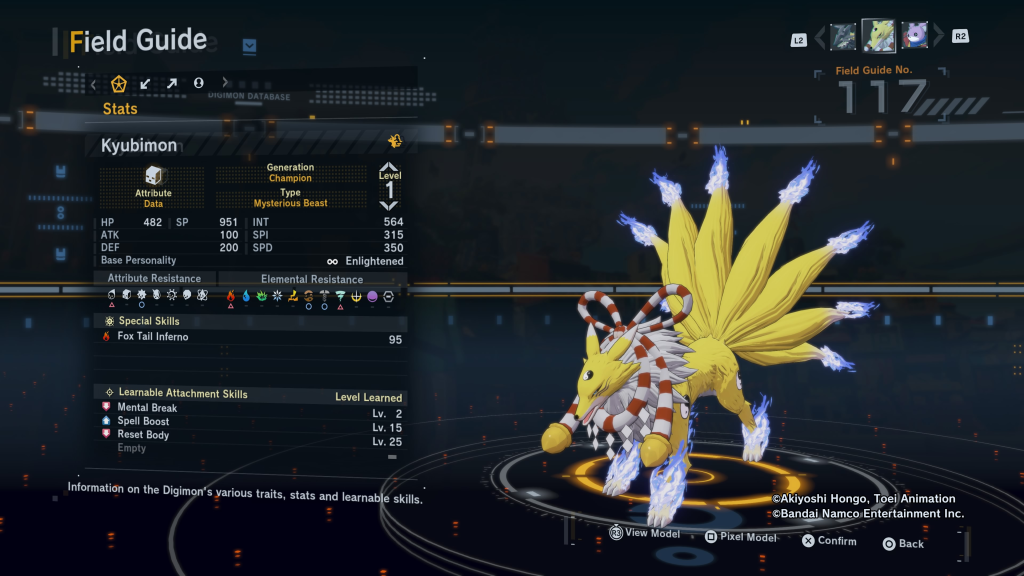Click the left arrow beside Digimon thumbnails
The height and width of the screenshot is (576, 1024).
(x=821, y=38)
